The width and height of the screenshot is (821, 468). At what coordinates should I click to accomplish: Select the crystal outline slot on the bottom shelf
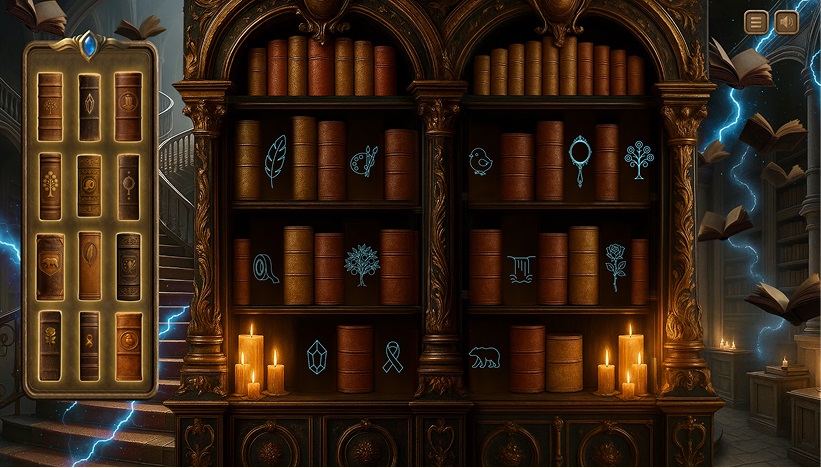[x=316, y=357]
